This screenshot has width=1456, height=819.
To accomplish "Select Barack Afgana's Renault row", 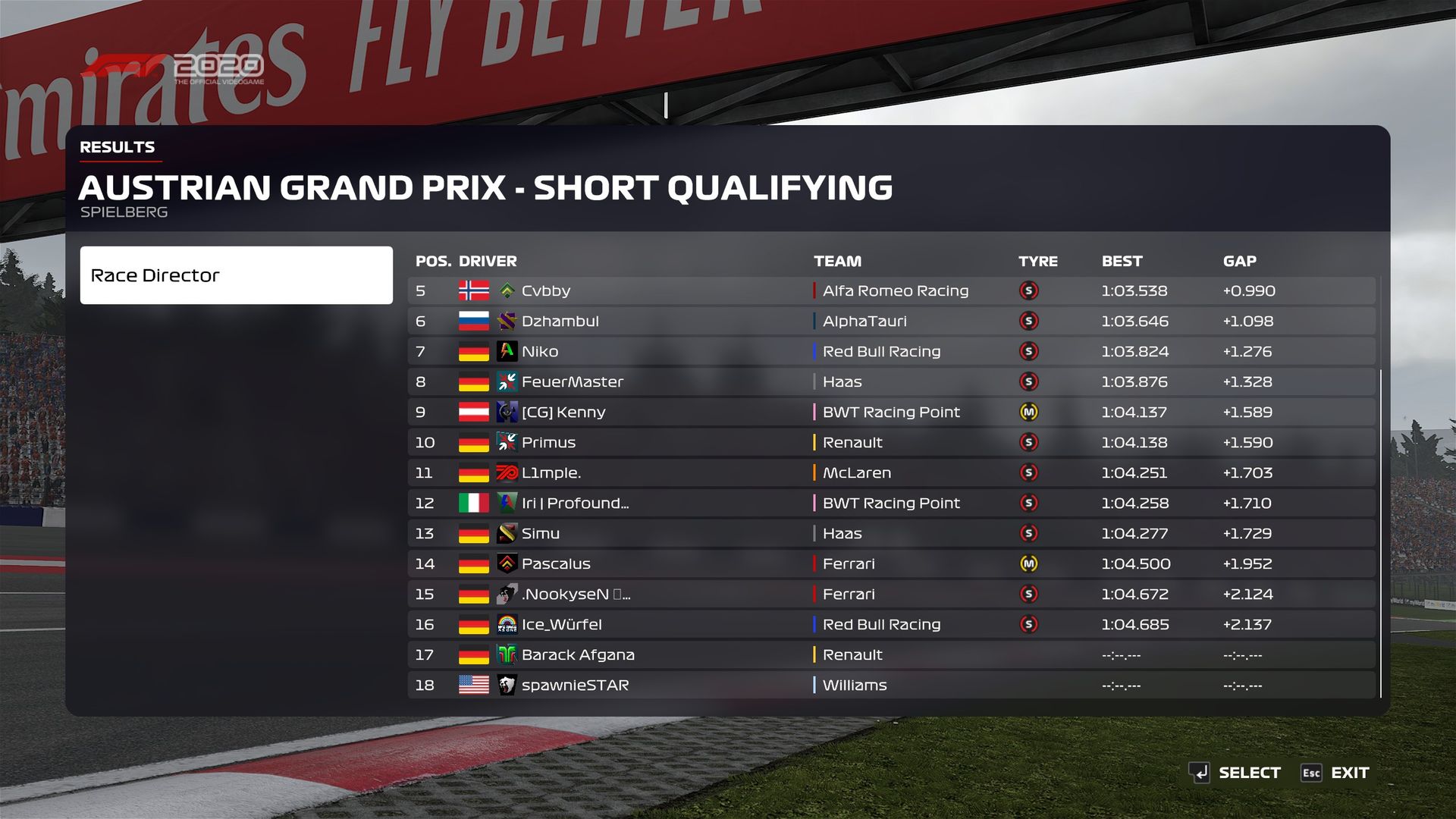I will pyautogui.click(x=891, y=655).
